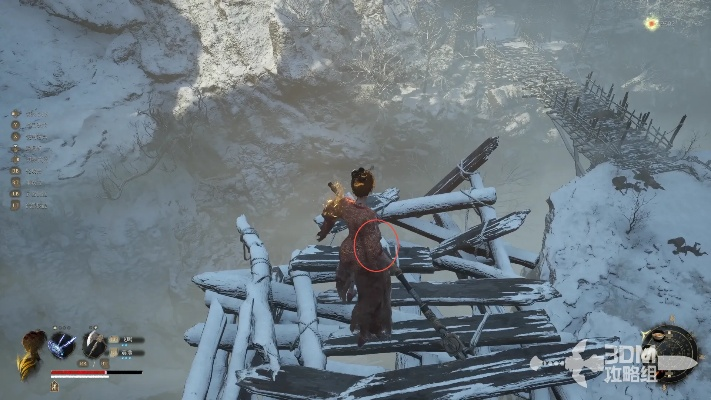Viewport: 711px width, 400px height.
Task: Click the glowing objective marker at top
Action: tap(652, 23)
